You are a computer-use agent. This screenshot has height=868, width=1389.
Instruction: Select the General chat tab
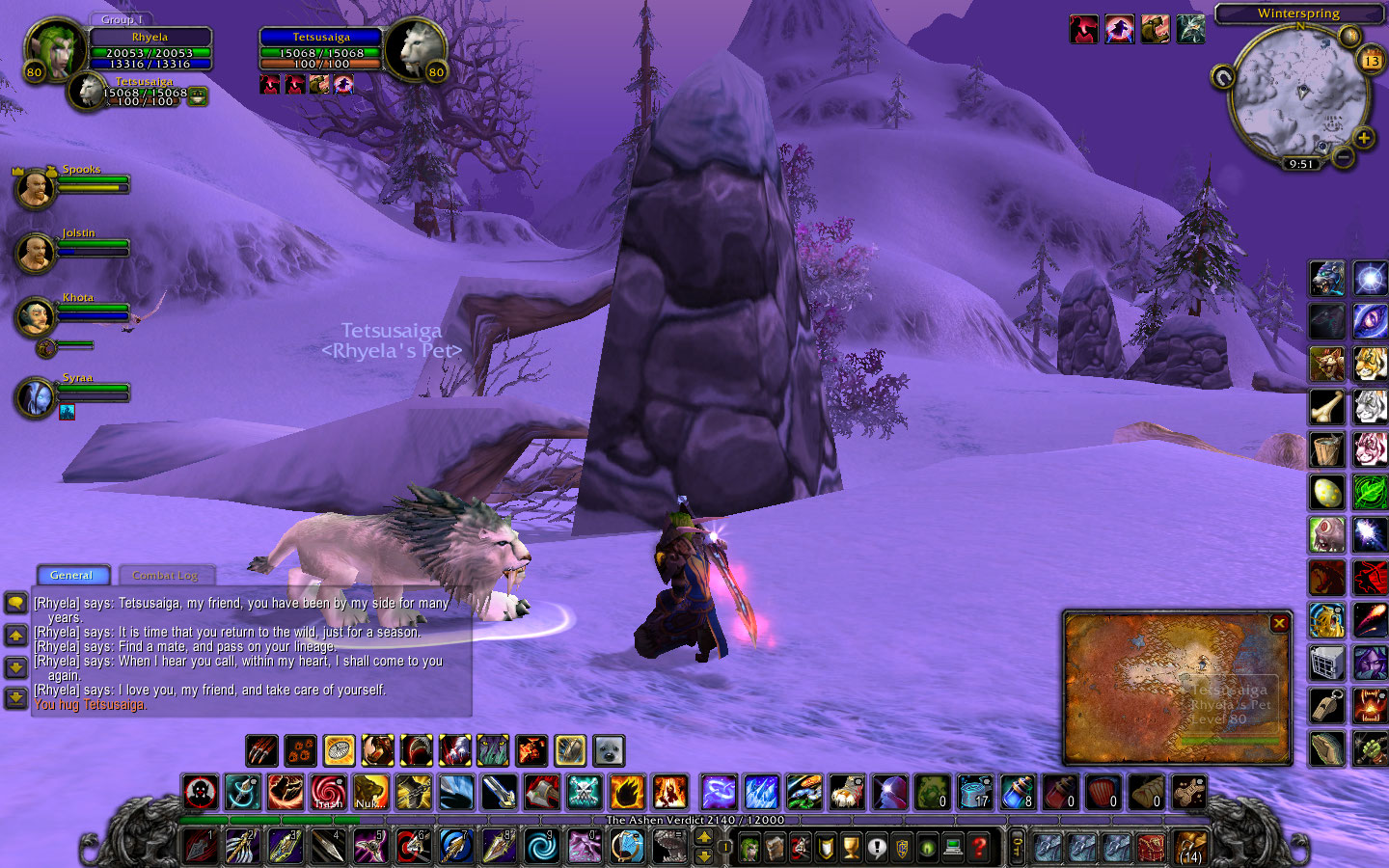click(x=72, y=575)
